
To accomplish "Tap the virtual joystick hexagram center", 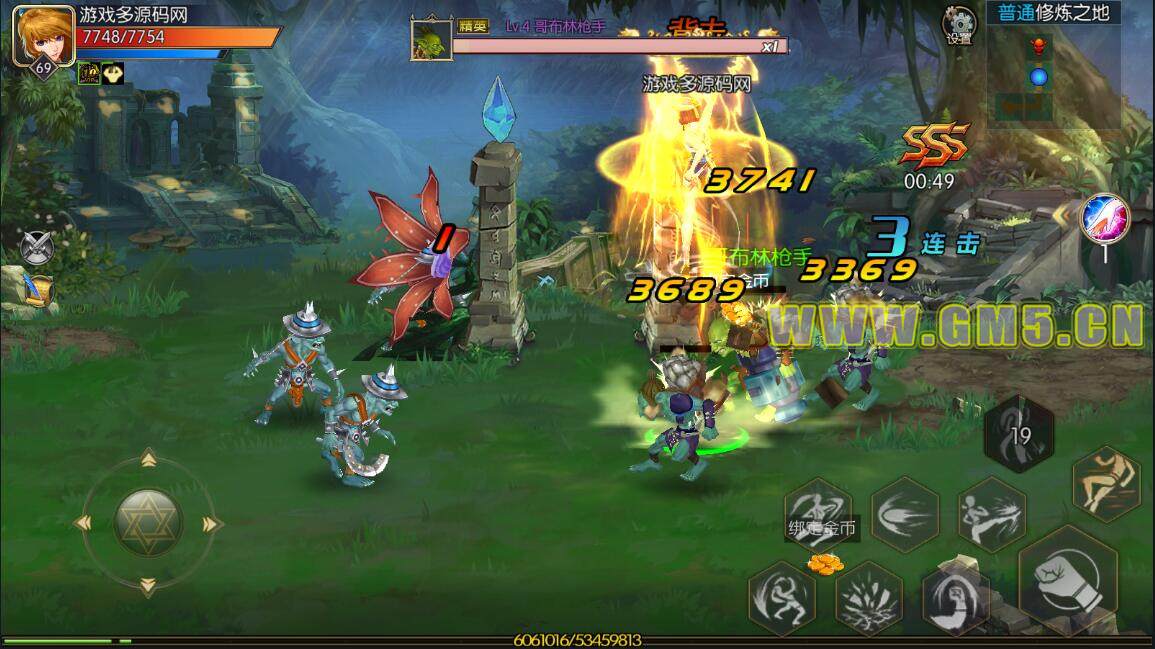I will coord(147,522).
